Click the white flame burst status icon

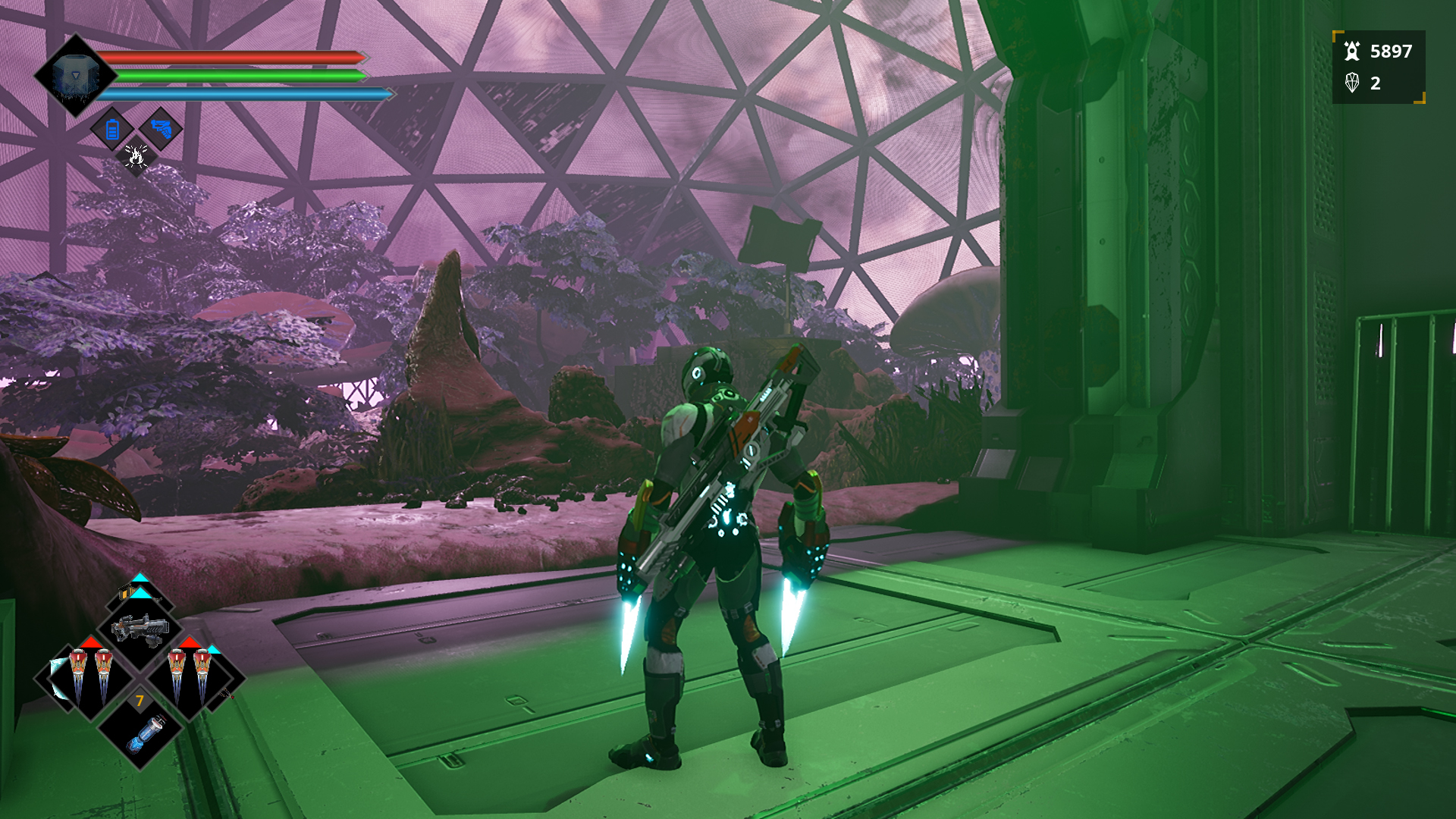136,156
